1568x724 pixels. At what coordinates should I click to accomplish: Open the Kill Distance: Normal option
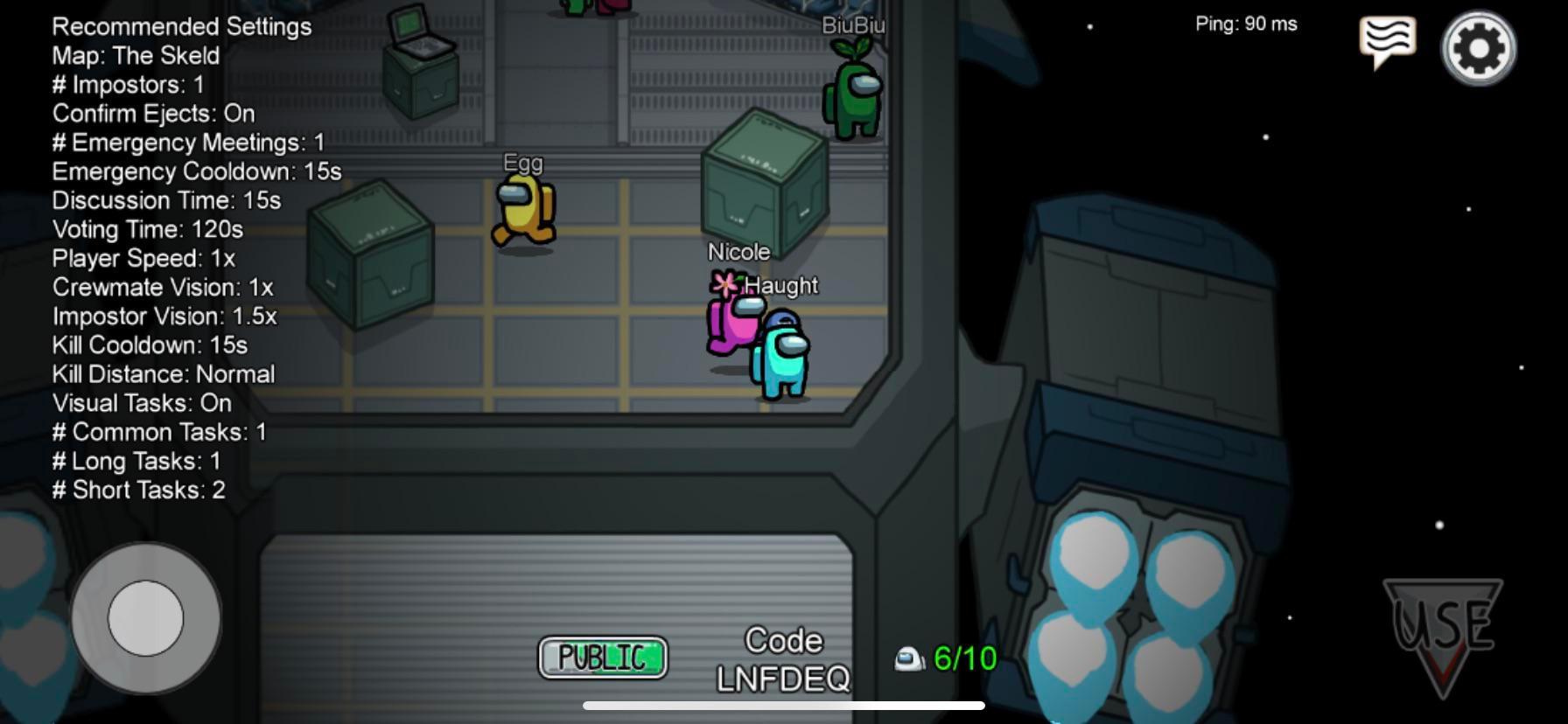pos(164,374)
